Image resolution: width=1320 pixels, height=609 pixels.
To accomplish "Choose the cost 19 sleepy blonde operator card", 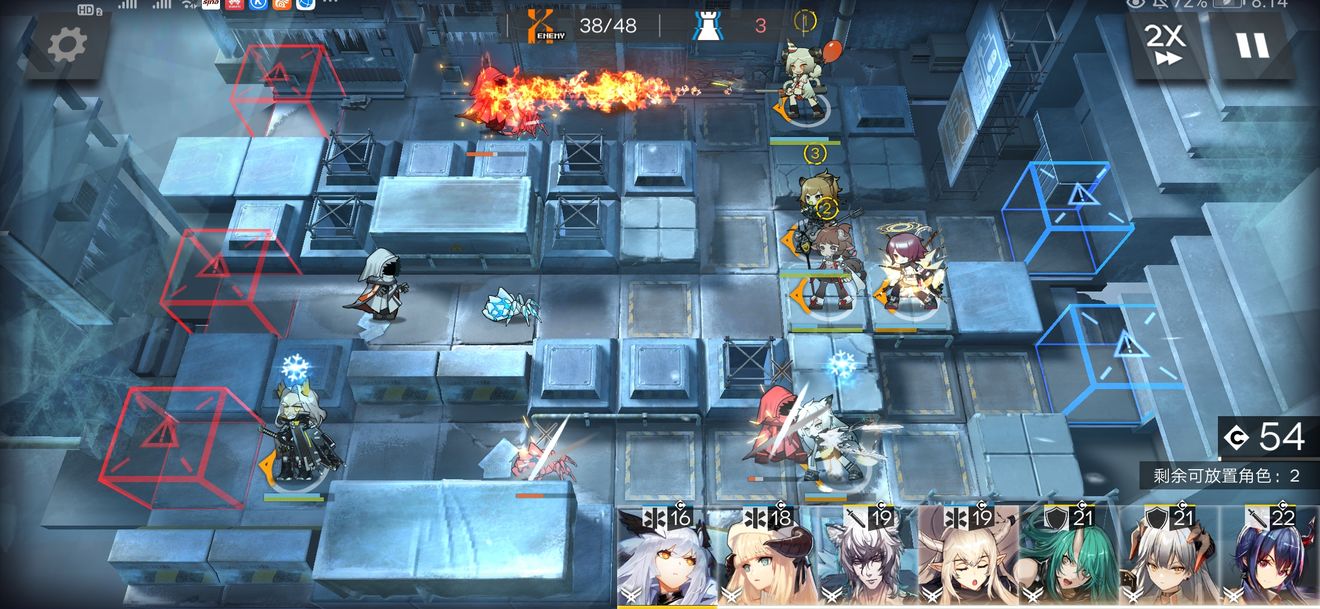I will click(967, 558).
